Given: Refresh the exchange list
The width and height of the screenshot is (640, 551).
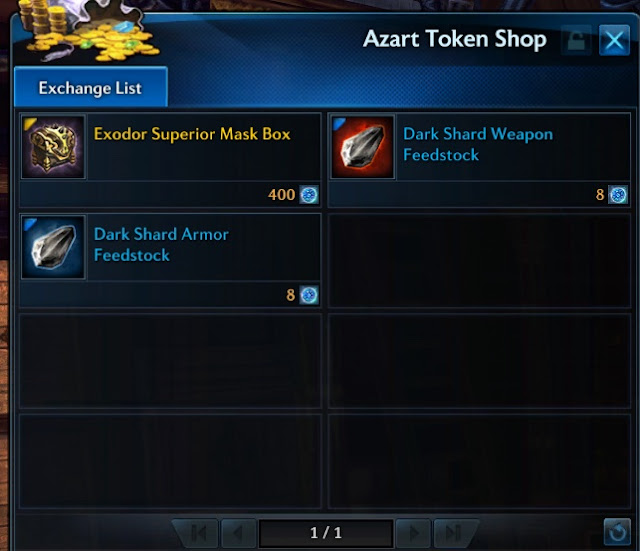Looking at the screenshot, I should pos(616,532).
